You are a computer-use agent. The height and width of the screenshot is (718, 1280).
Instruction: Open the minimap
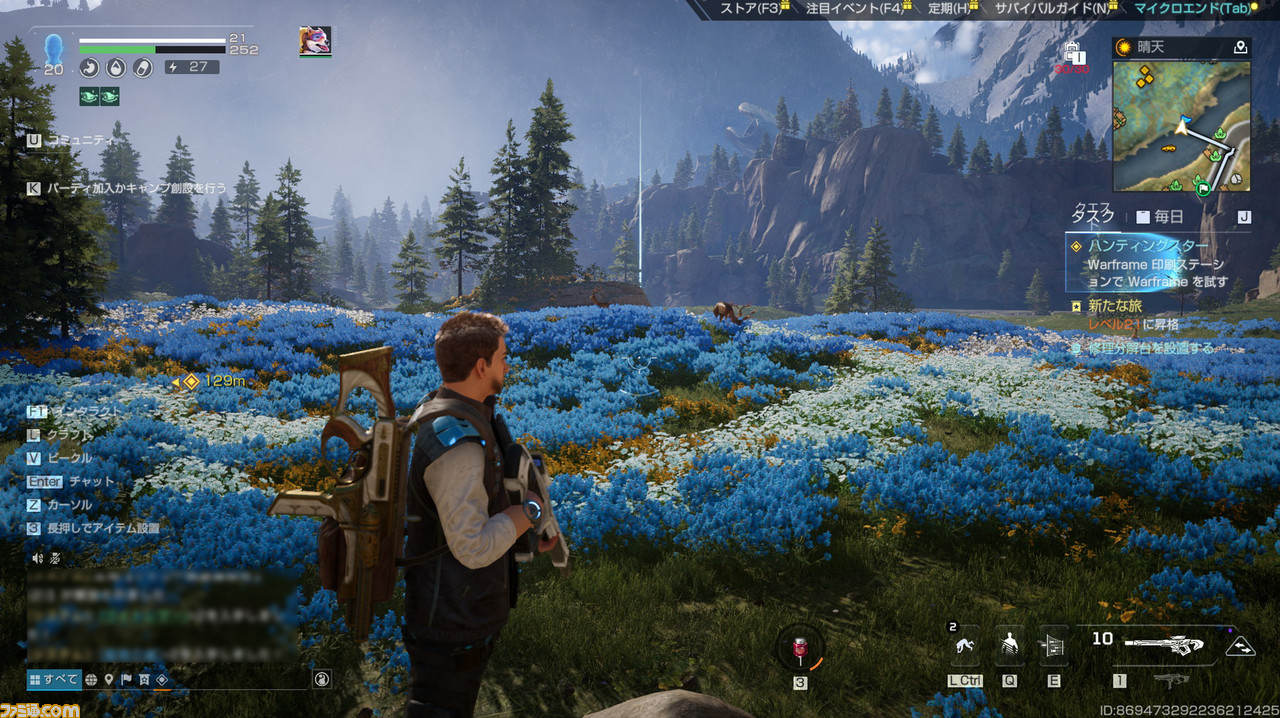pos(1181,127)
